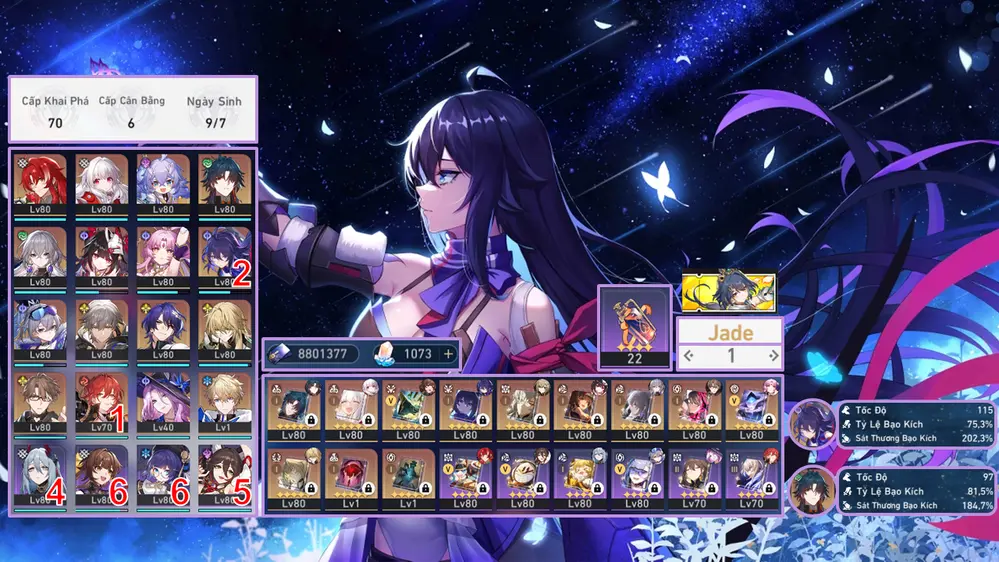999x562 pixels.
Task: Pick Silver Wolf with the goggles
Action: coord(40,327)
